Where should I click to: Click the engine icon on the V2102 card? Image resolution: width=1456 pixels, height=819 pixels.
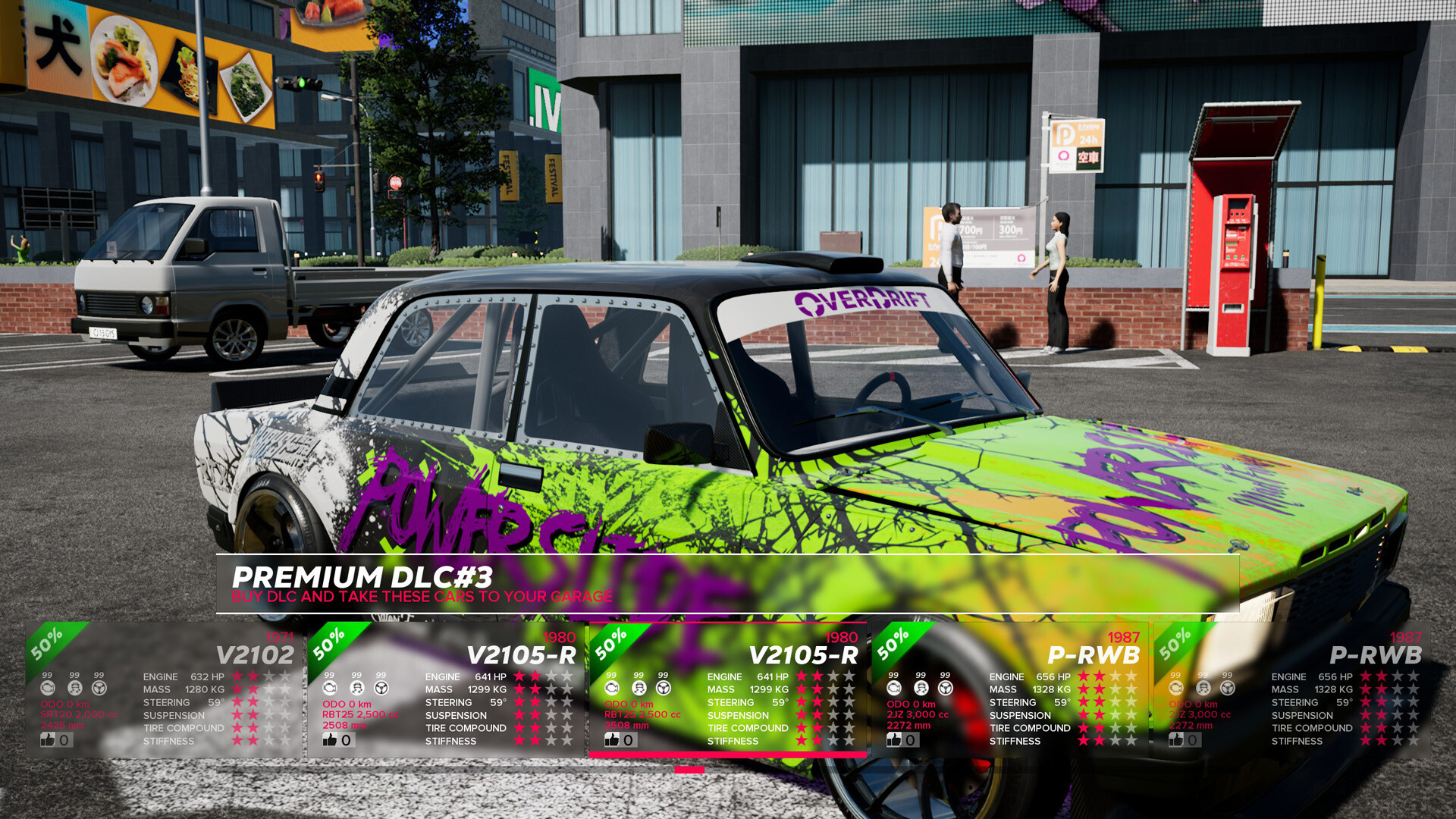[x=49, y=688]
